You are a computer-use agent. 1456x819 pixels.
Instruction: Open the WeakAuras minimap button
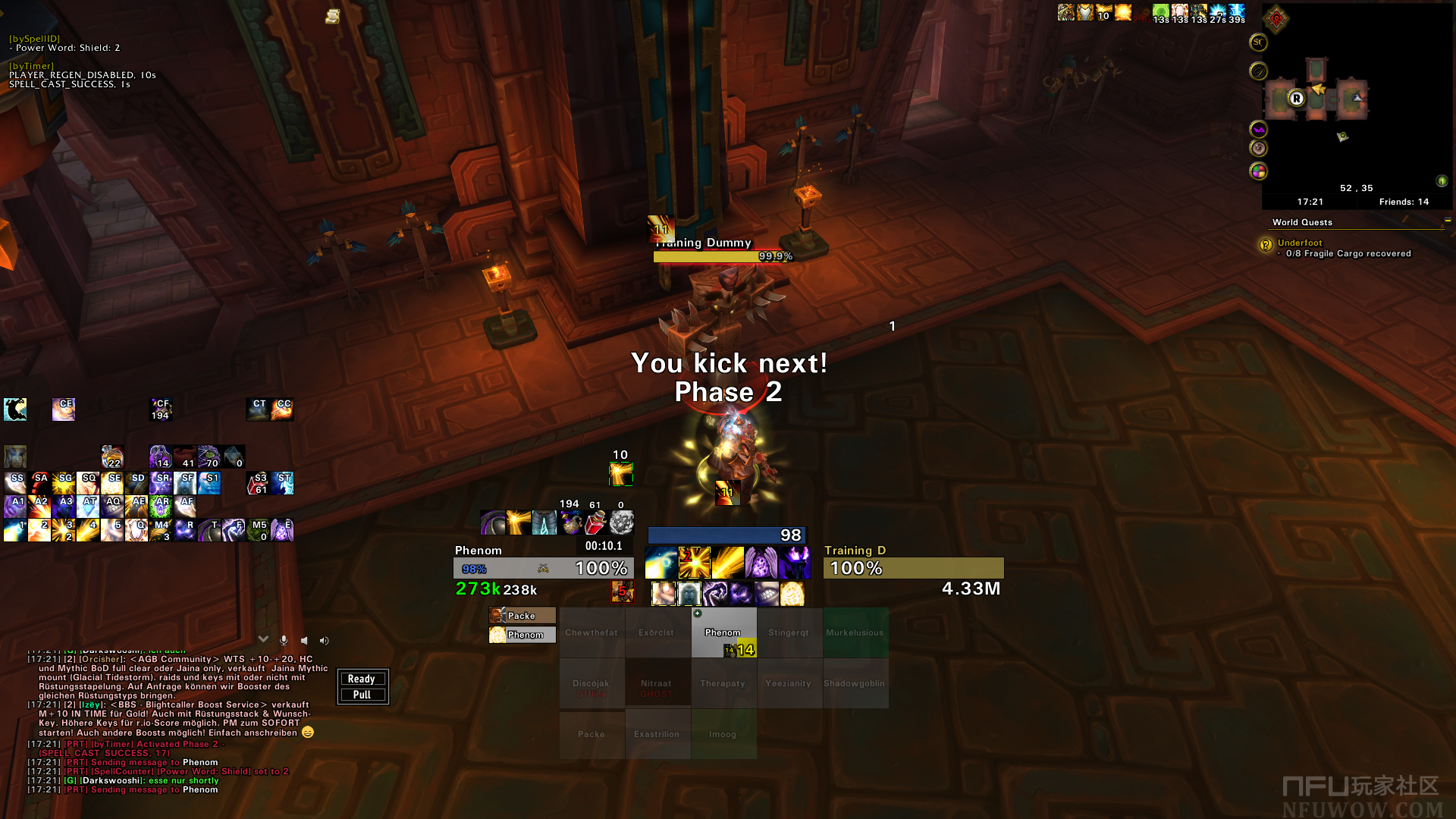pyautogui.click(x=1258, y=130)
